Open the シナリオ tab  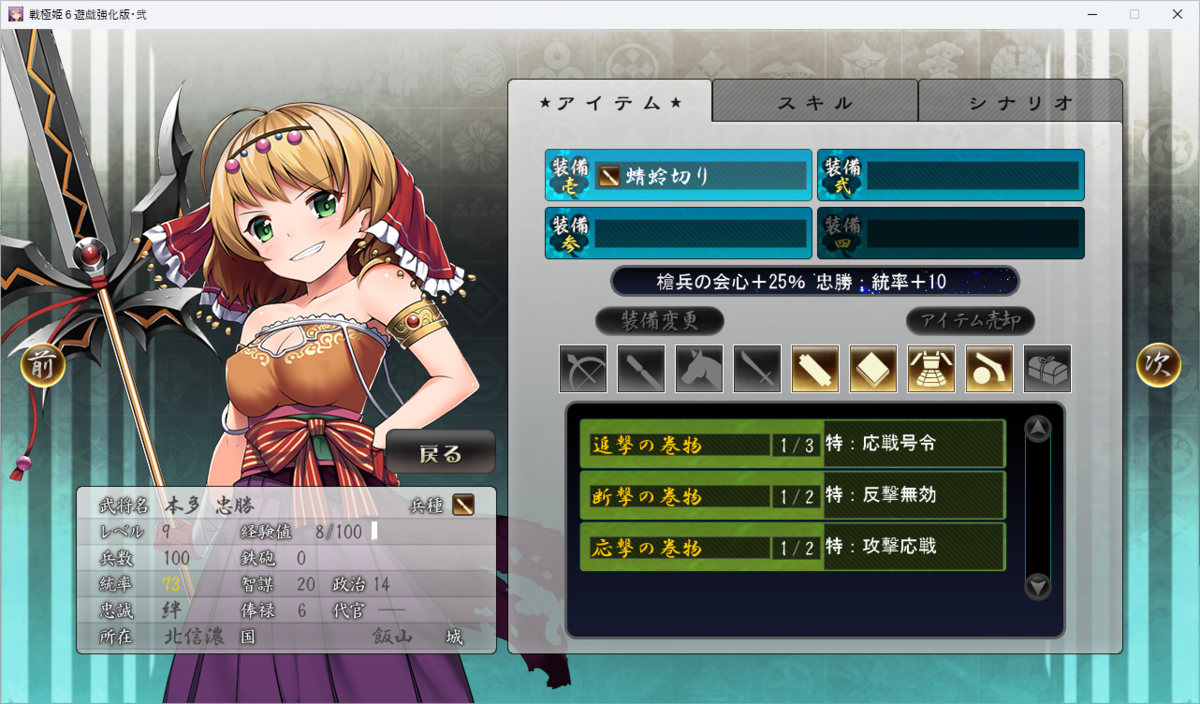point(1020,102)
